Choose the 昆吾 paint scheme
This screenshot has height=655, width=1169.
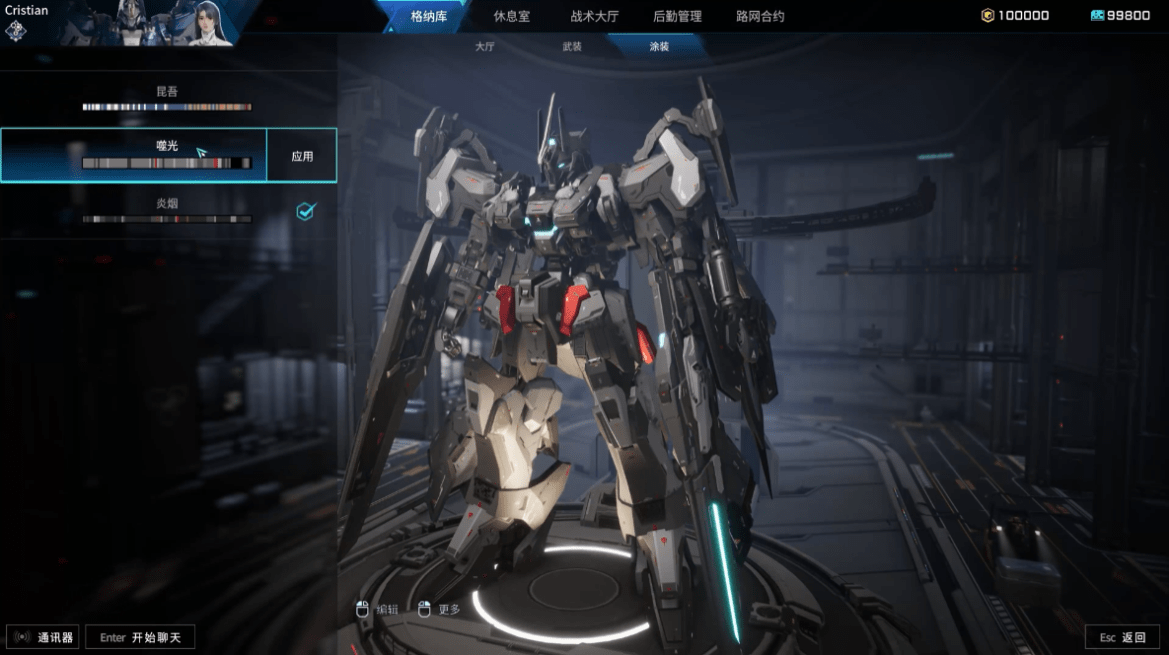[167, 98]
